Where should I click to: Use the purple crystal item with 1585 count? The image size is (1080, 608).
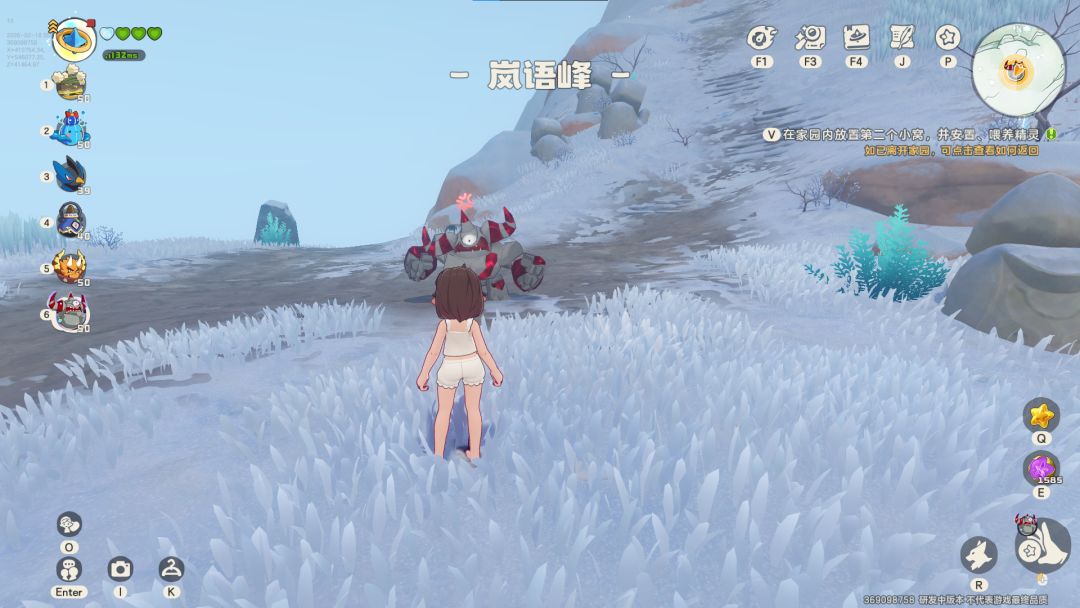(x=1041, y=468)
